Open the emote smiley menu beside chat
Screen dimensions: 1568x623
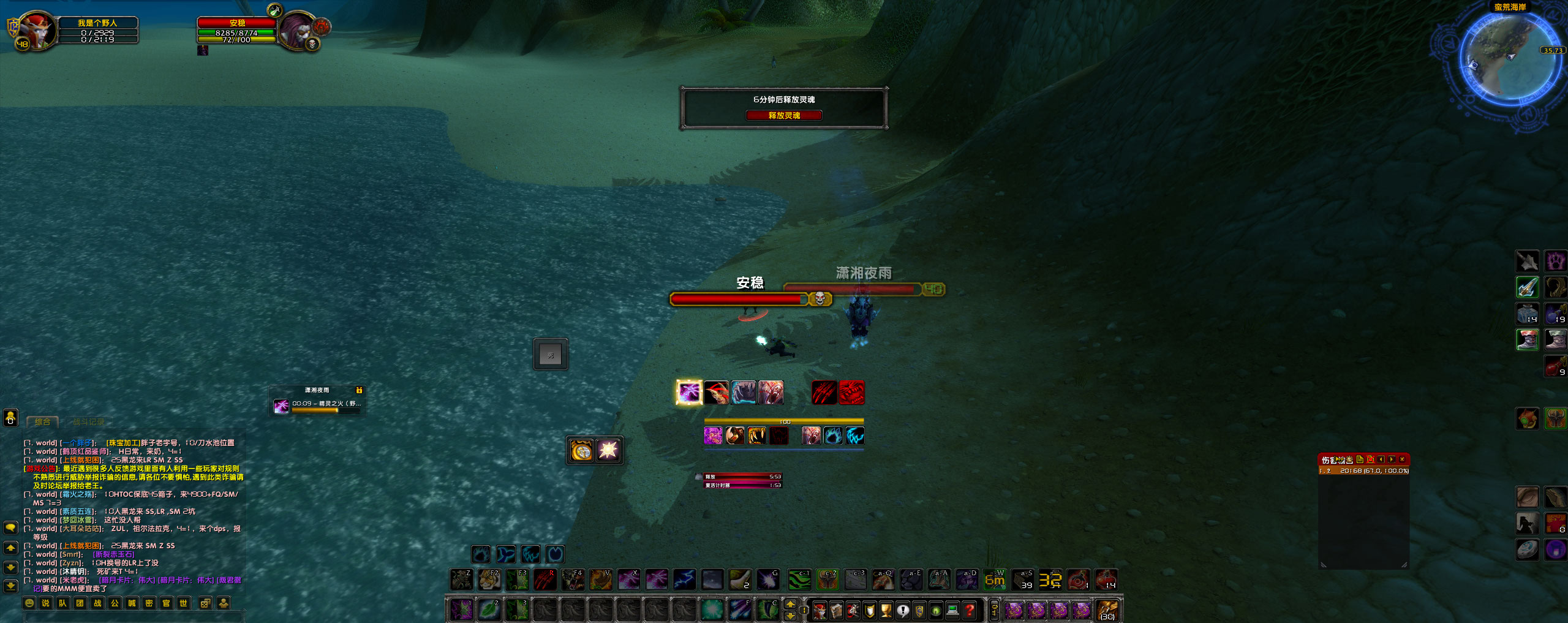click(x=29, y=603)
